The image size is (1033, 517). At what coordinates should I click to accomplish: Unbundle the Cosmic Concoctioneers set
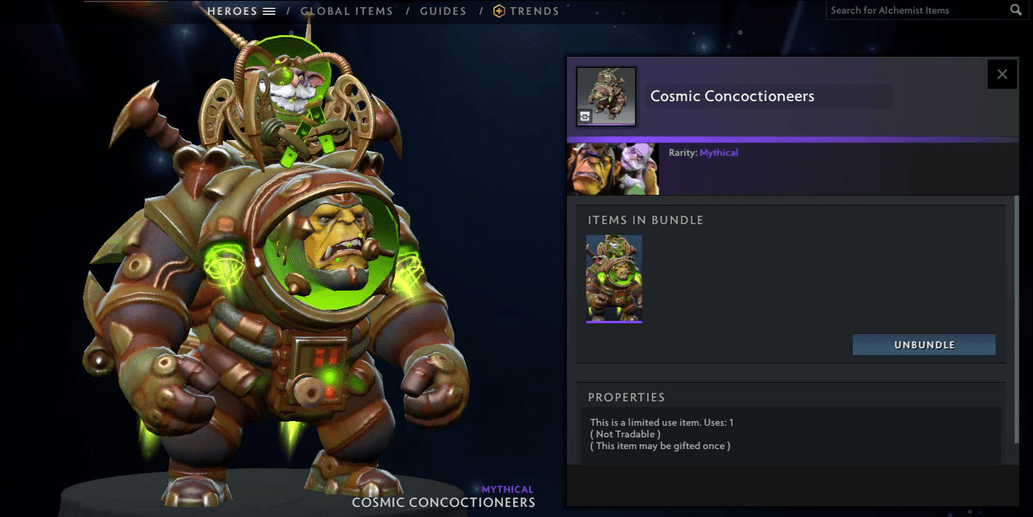[923, 345]
